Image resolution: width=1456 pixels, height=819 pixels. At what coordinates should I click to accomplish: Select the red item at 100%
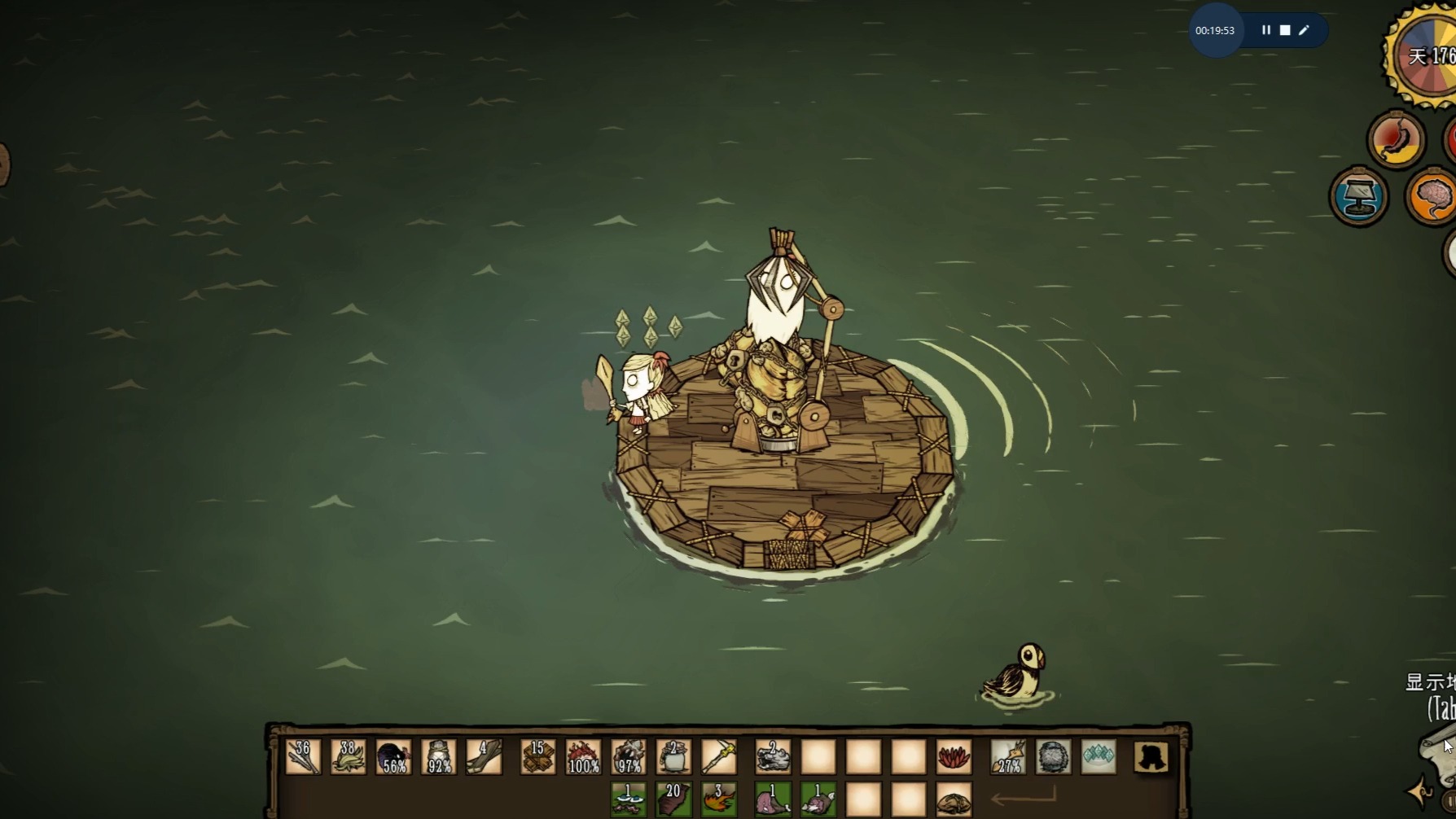pos(583,757)
